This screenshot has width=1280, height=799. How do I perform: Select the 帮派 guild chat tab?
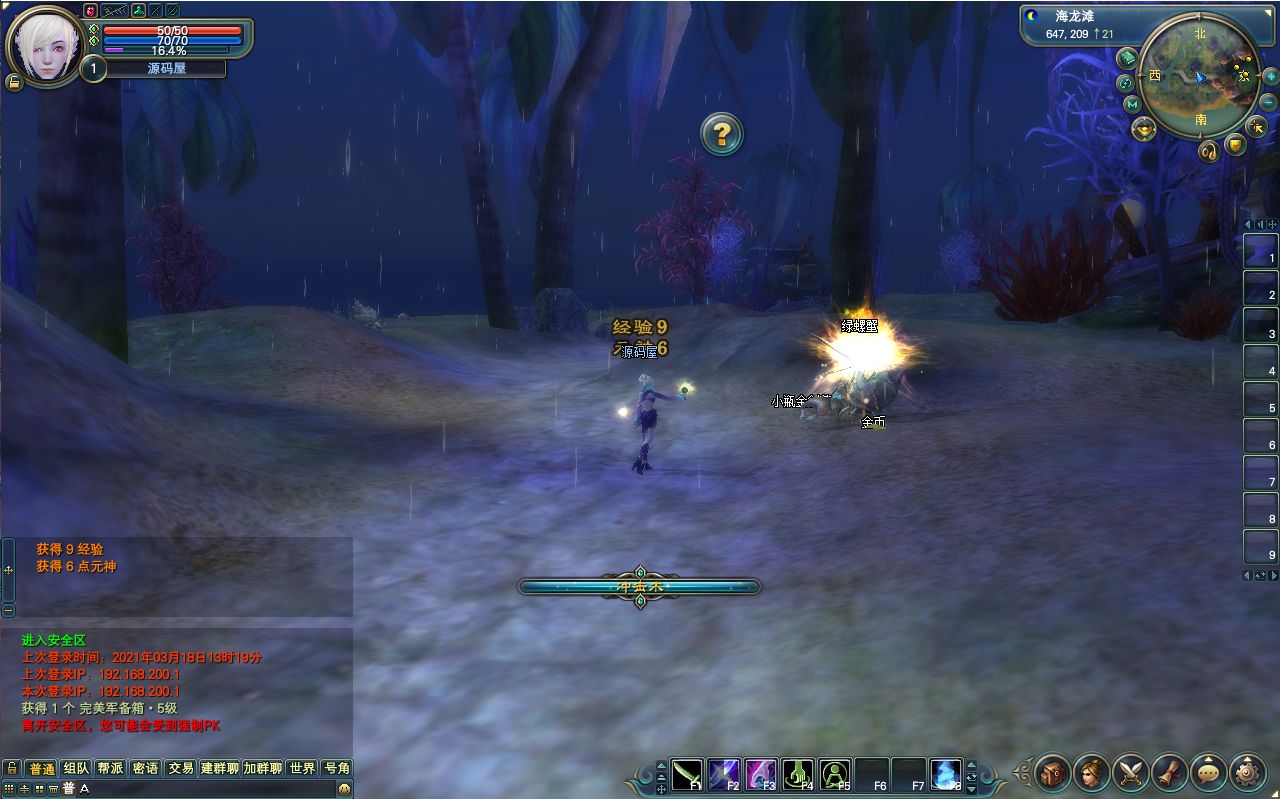click(110, 768)
